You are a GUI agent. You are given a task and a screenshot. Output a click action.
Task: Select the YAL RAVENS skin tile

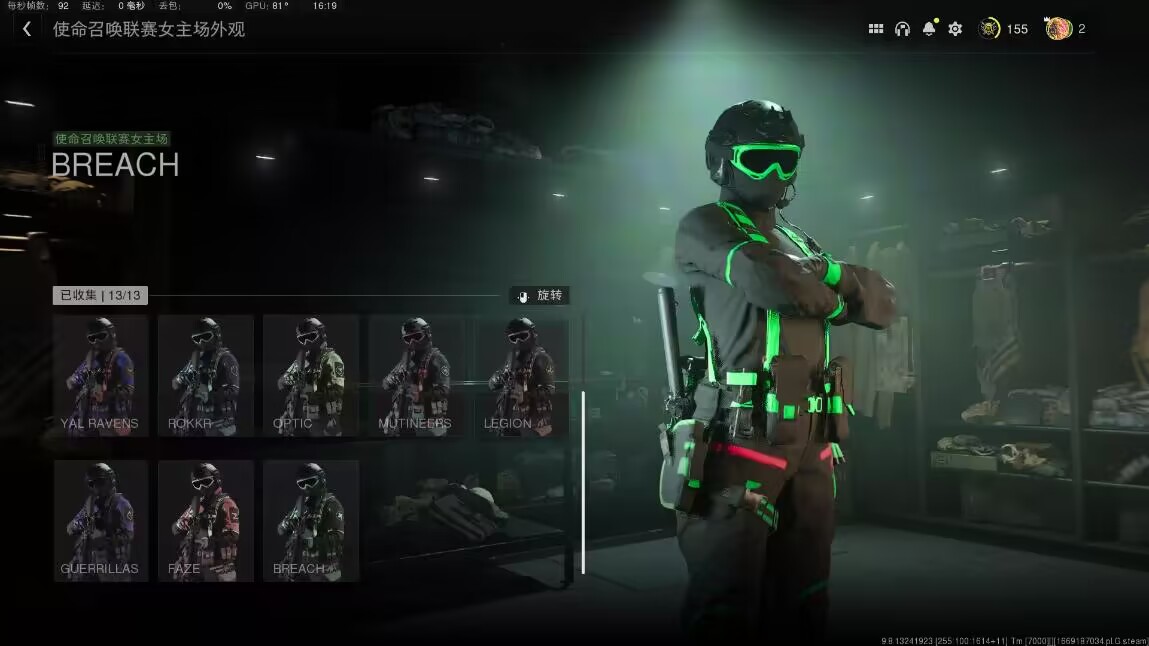[100, 376]
